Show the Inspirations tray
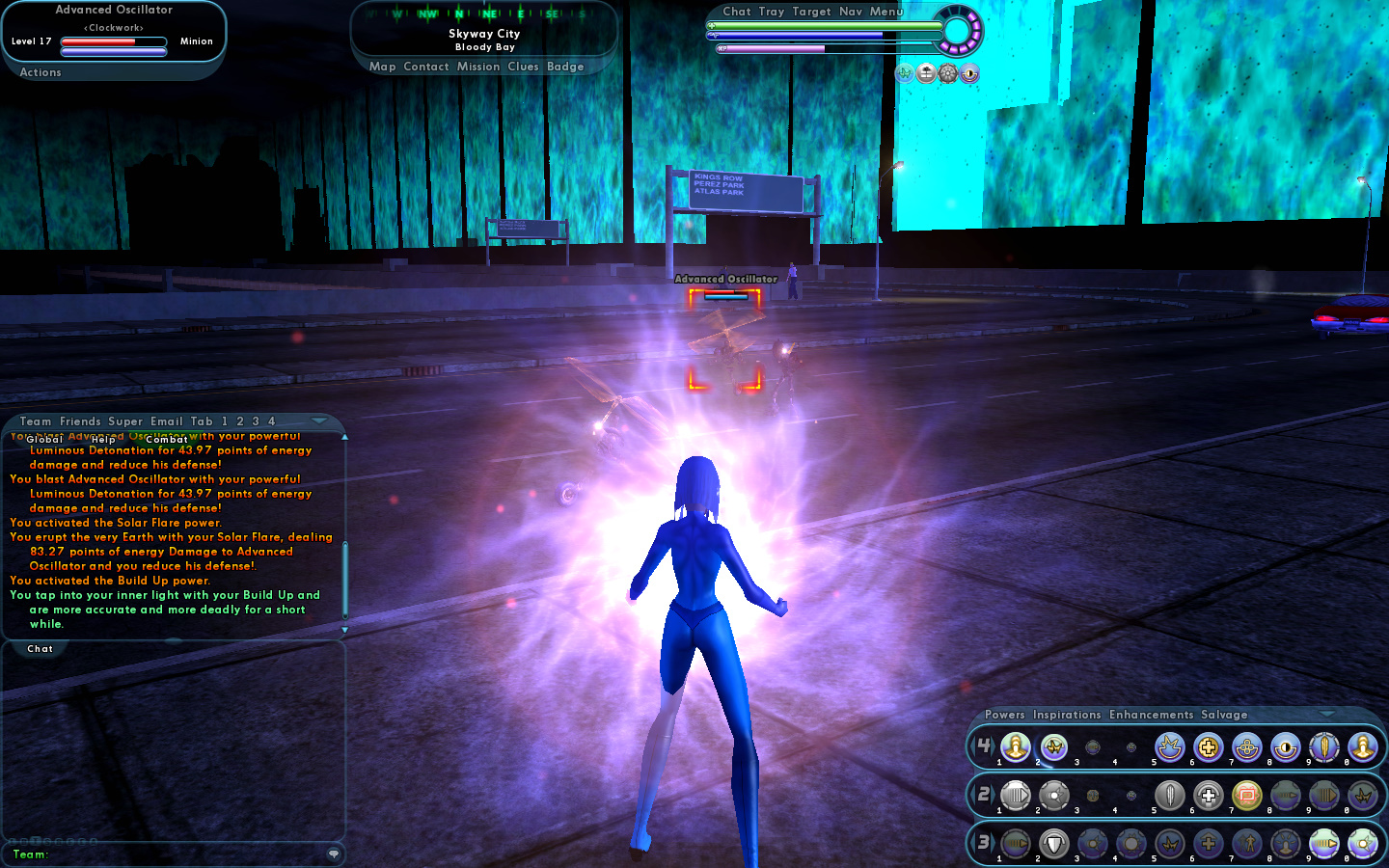Image resolution: width=1389 pixels, height=868 pixels. [1067, 715]
